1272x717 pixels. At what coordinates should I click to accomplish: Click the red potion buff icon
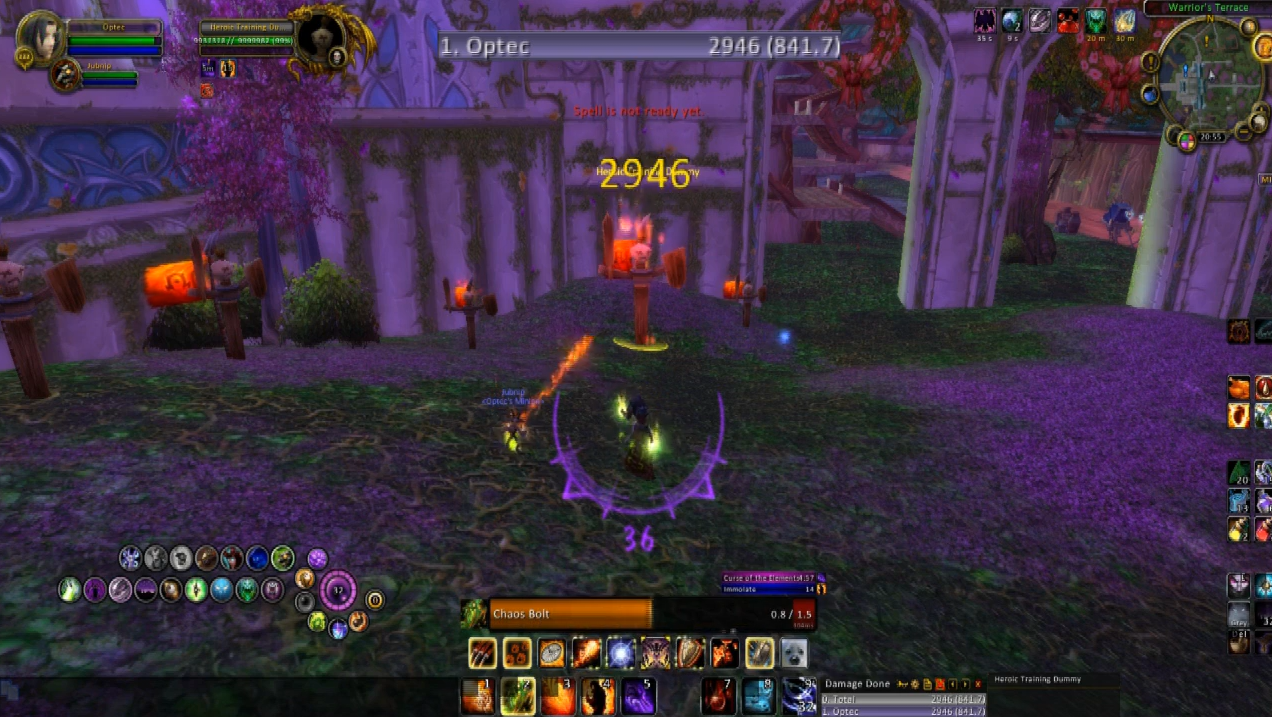point(1068,20)
